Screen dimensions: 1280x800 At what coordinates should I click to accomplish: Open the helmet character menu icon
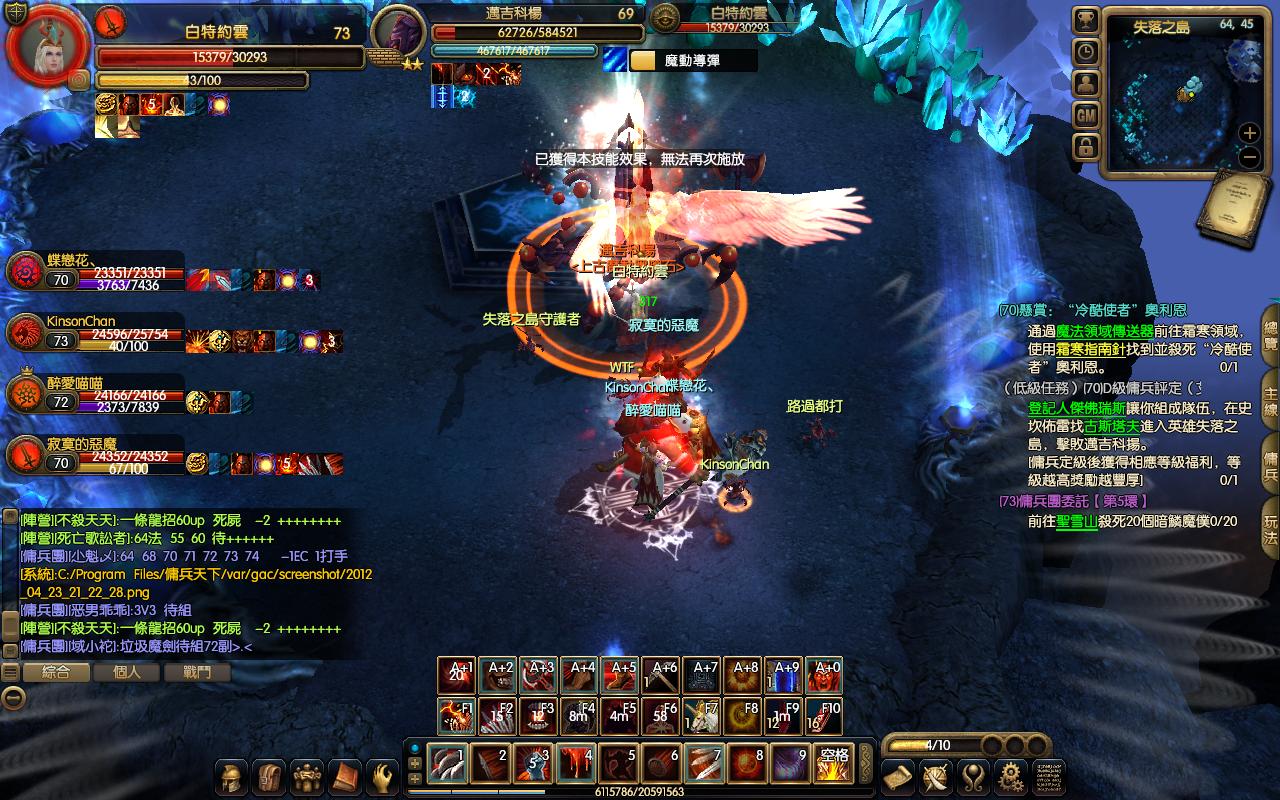pos(233,777)
